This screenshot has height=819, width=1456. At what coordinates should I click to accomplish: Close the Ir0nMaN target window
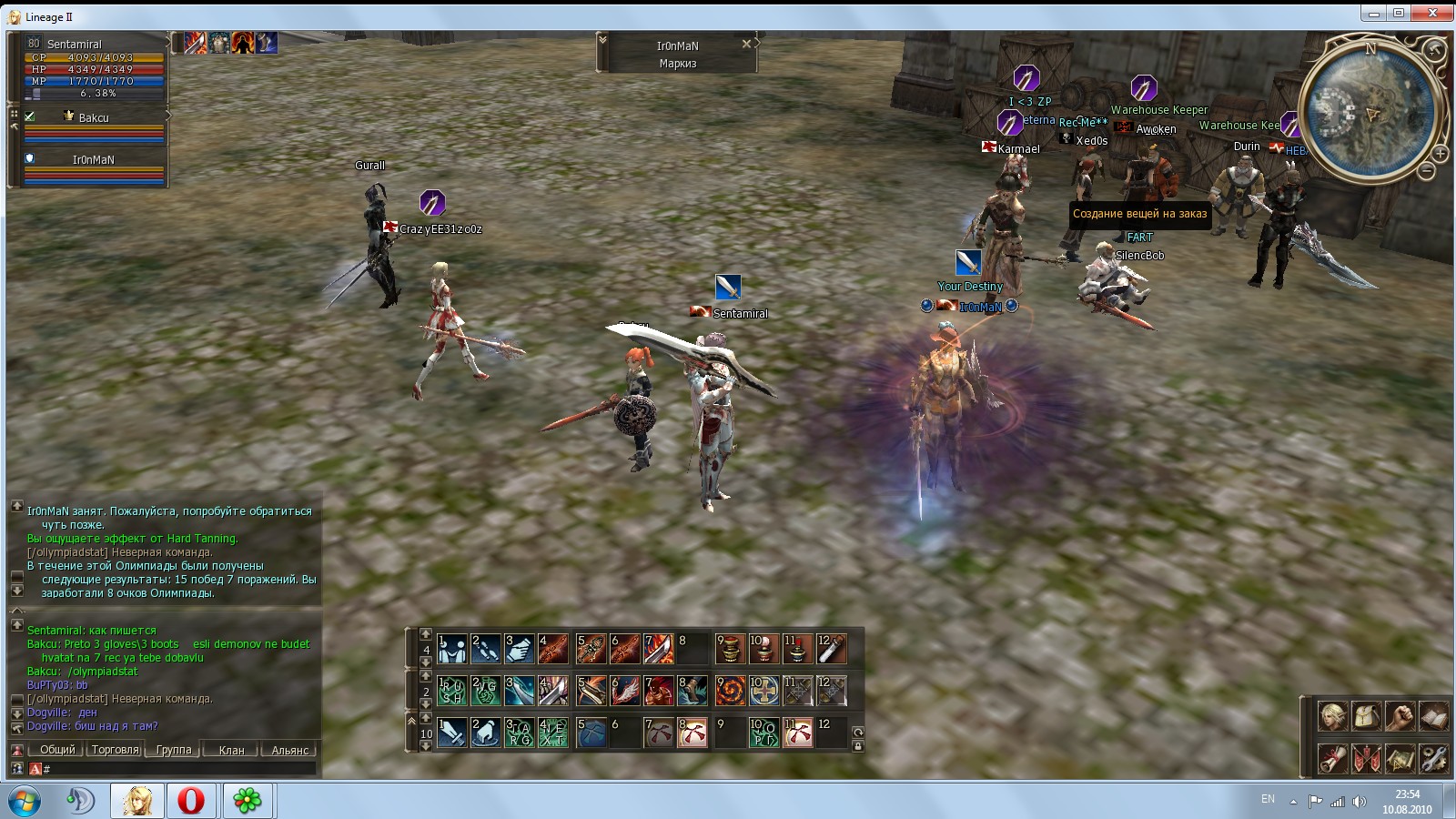point(746,44)
